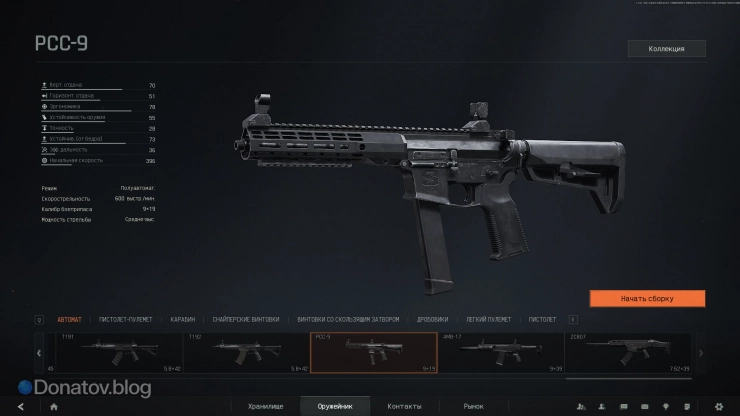
Task: Select the Пистолет-пулемет category
Action: (x=124, y=320)
